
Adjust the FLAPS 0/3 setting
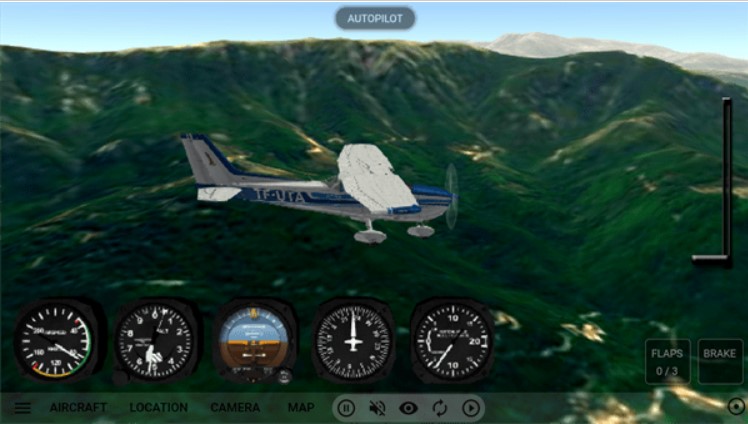667,361
